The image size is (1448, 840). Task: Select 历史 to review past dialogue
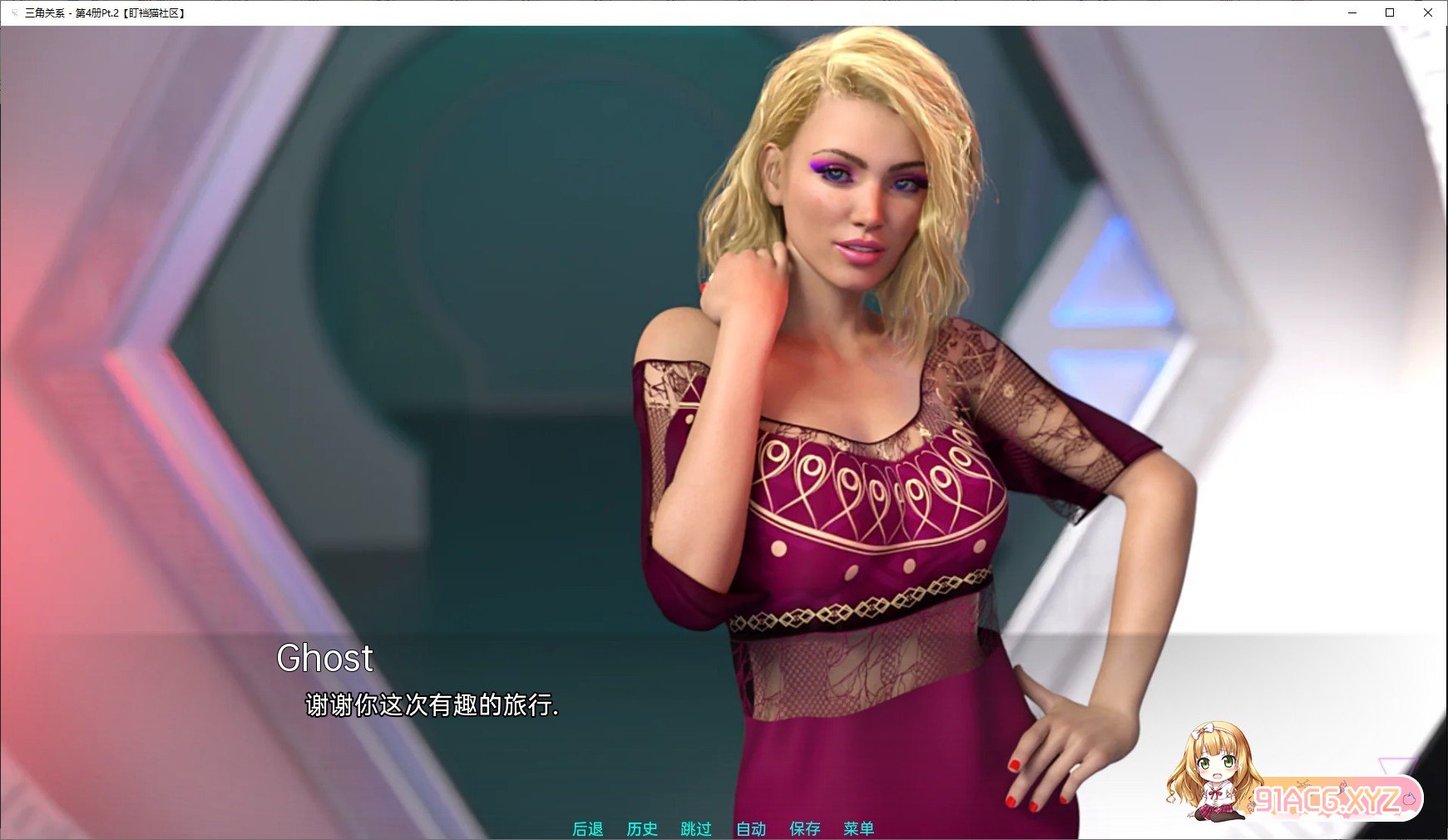(x=641, y=828)
